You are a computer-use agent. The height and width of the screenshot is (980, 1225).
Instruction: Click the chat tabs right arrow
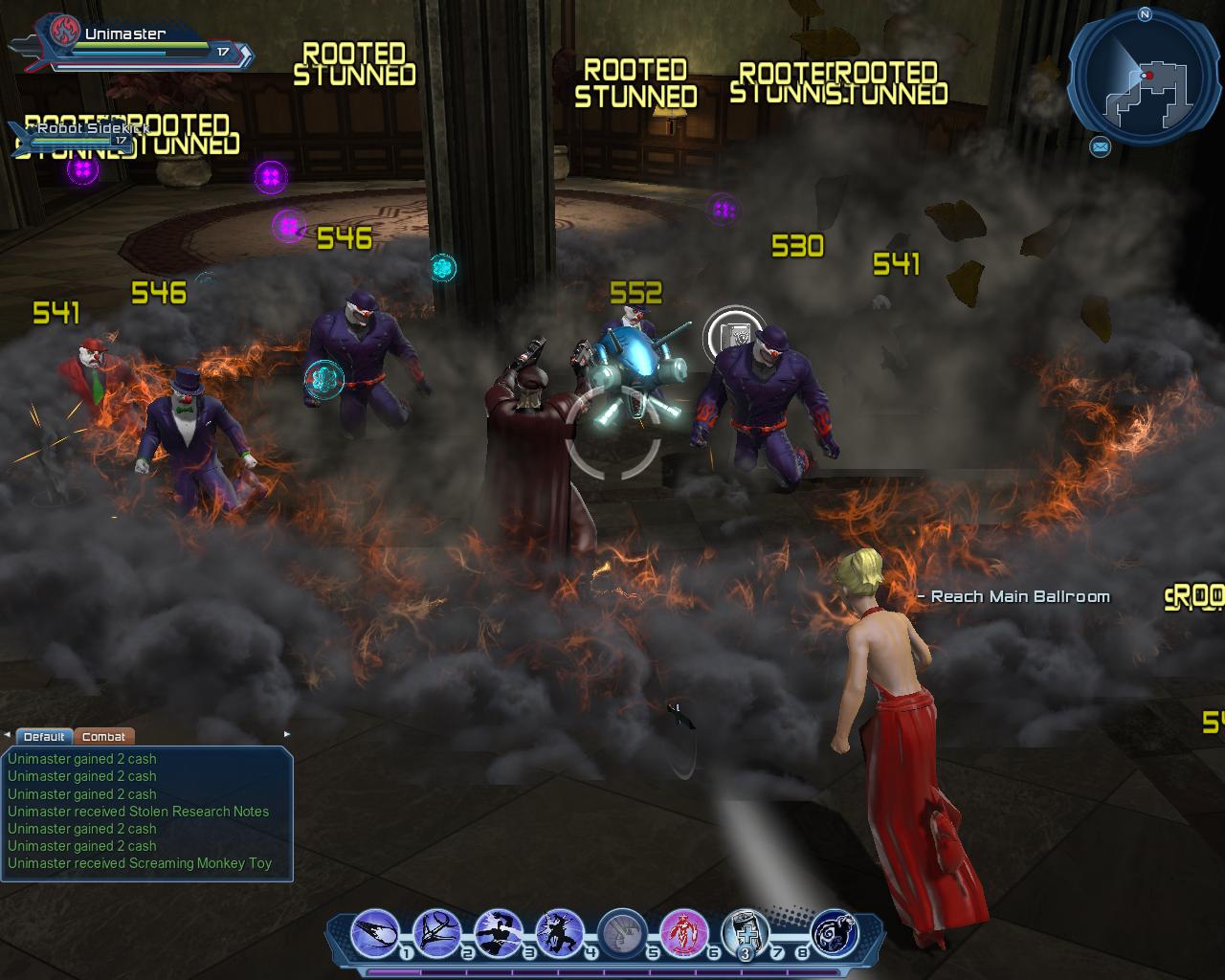point(286,735)
